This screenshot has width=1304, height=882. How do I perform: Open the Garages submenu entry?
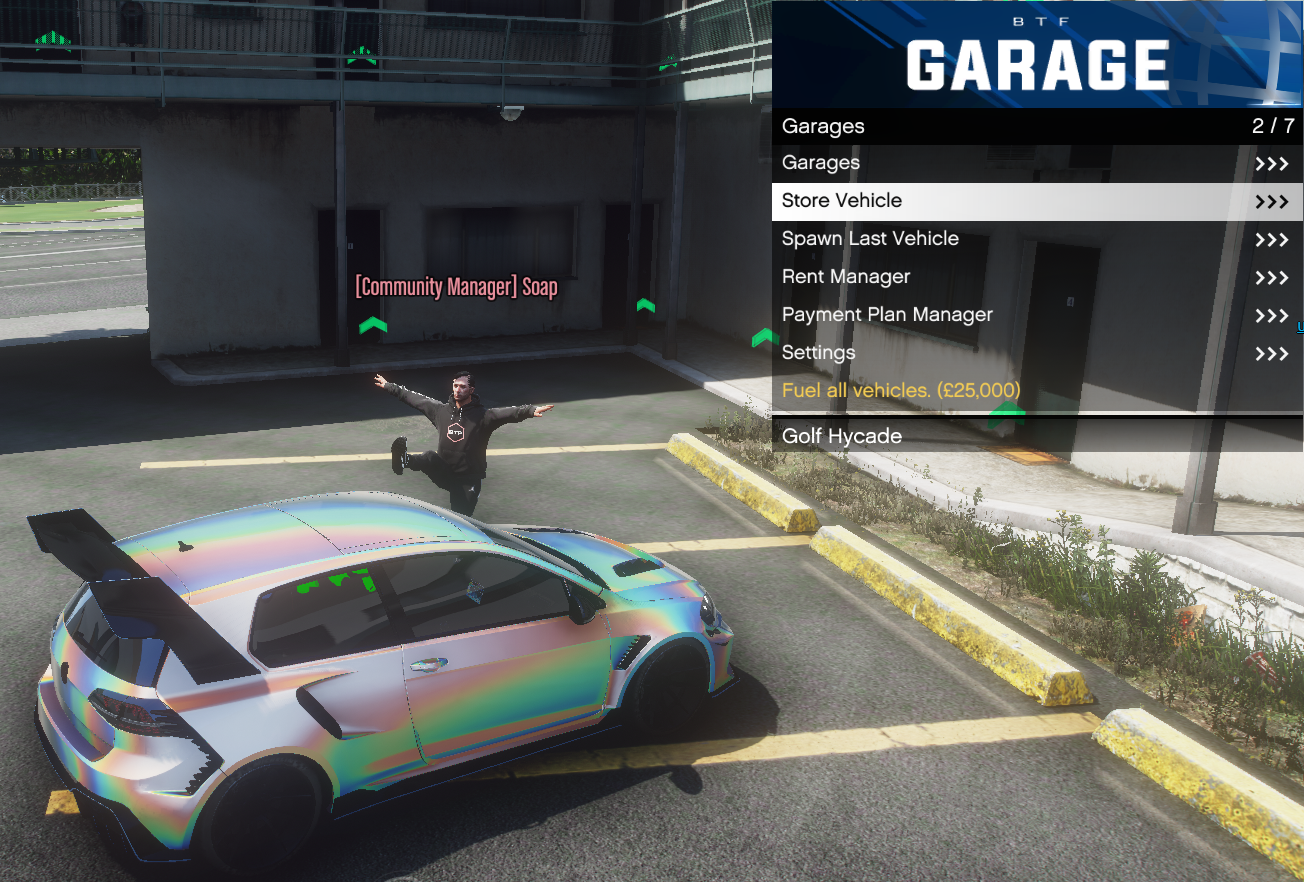pyautogui.click(x=1035, y=163)
